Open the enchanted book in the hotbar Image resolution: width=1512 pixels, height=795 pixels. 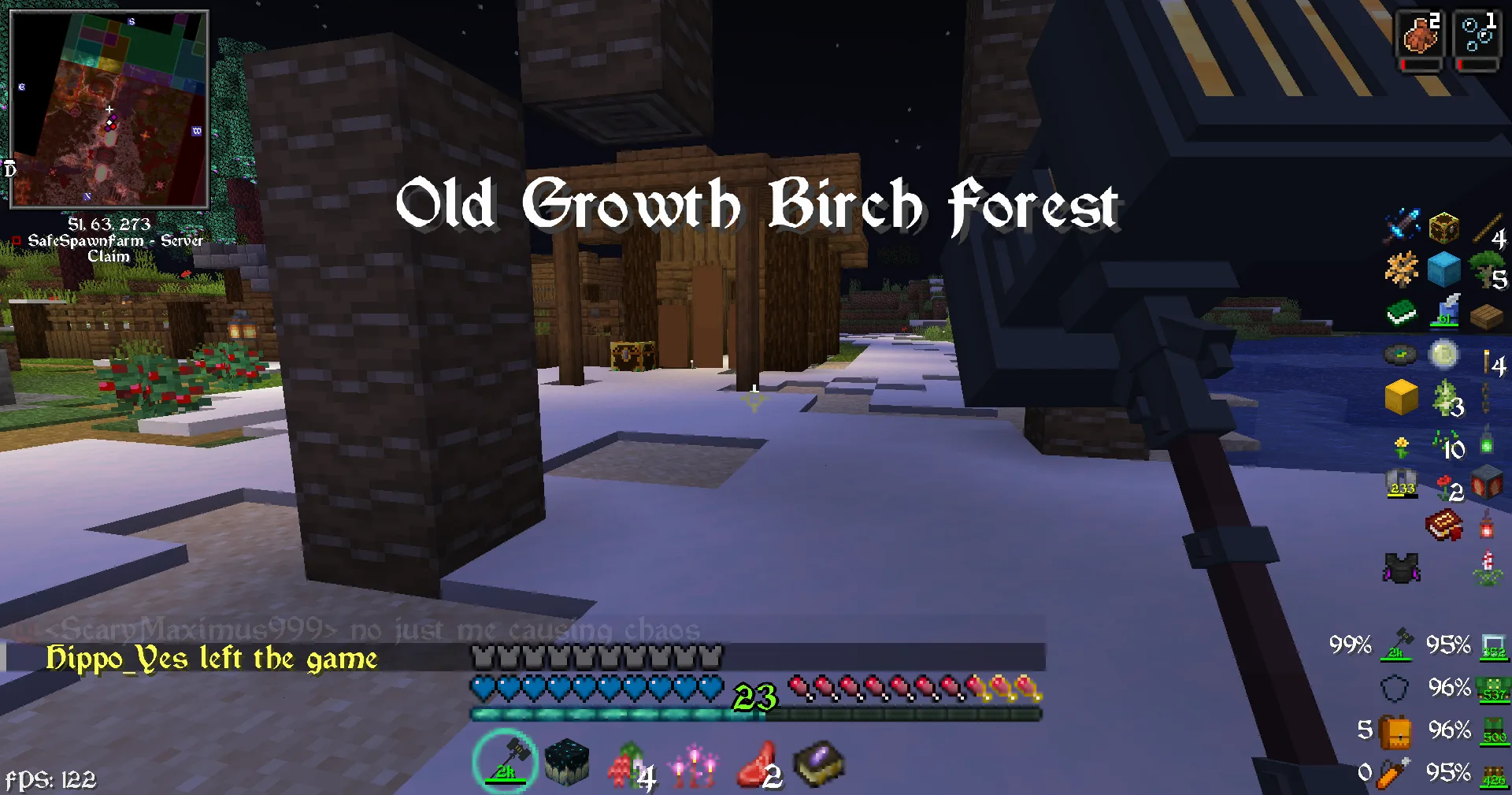pyautogui.click(x=821, y=763)
